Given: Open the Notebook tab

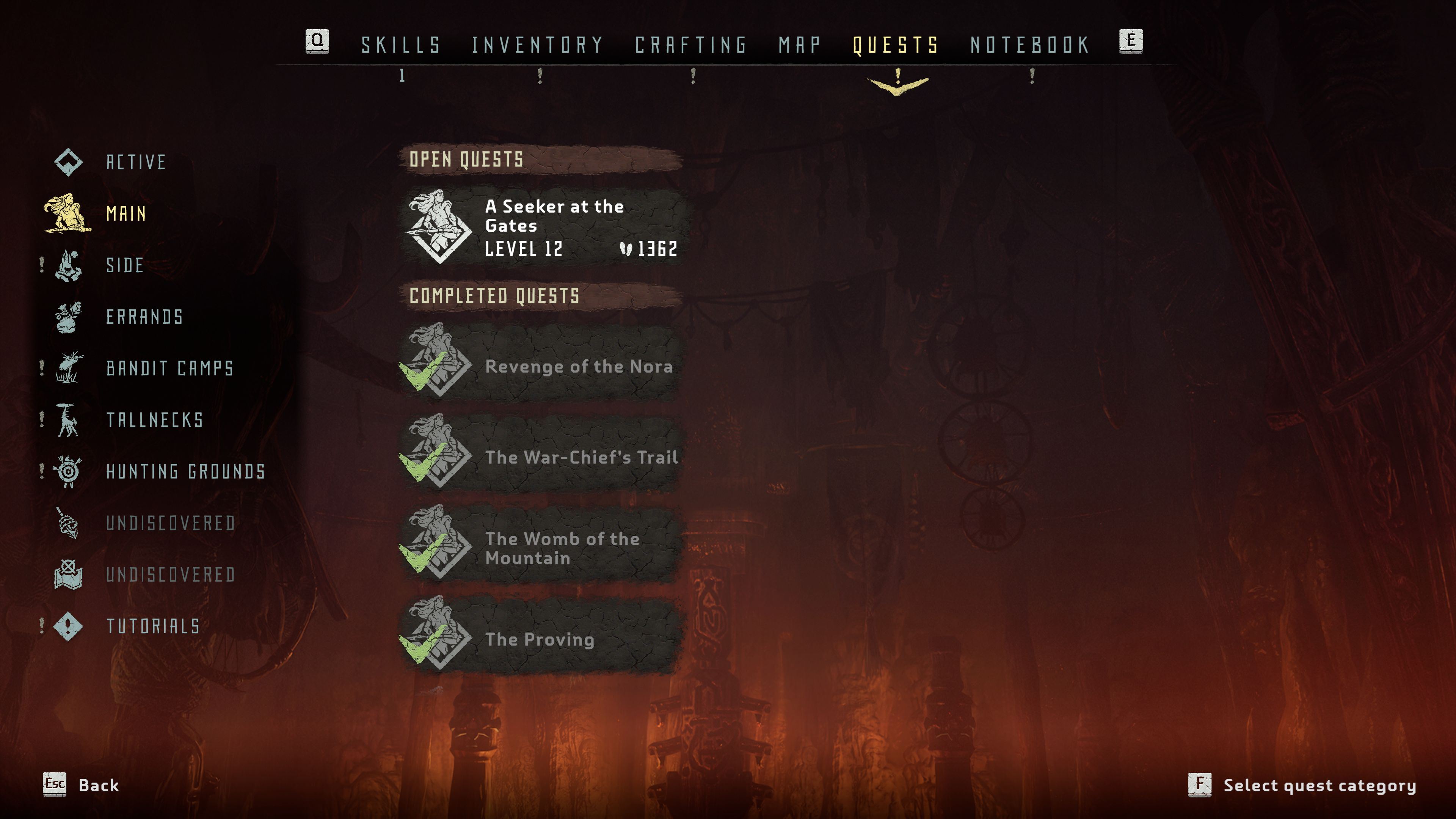Looking at the screenshot, I should [x=1030, y=45].
